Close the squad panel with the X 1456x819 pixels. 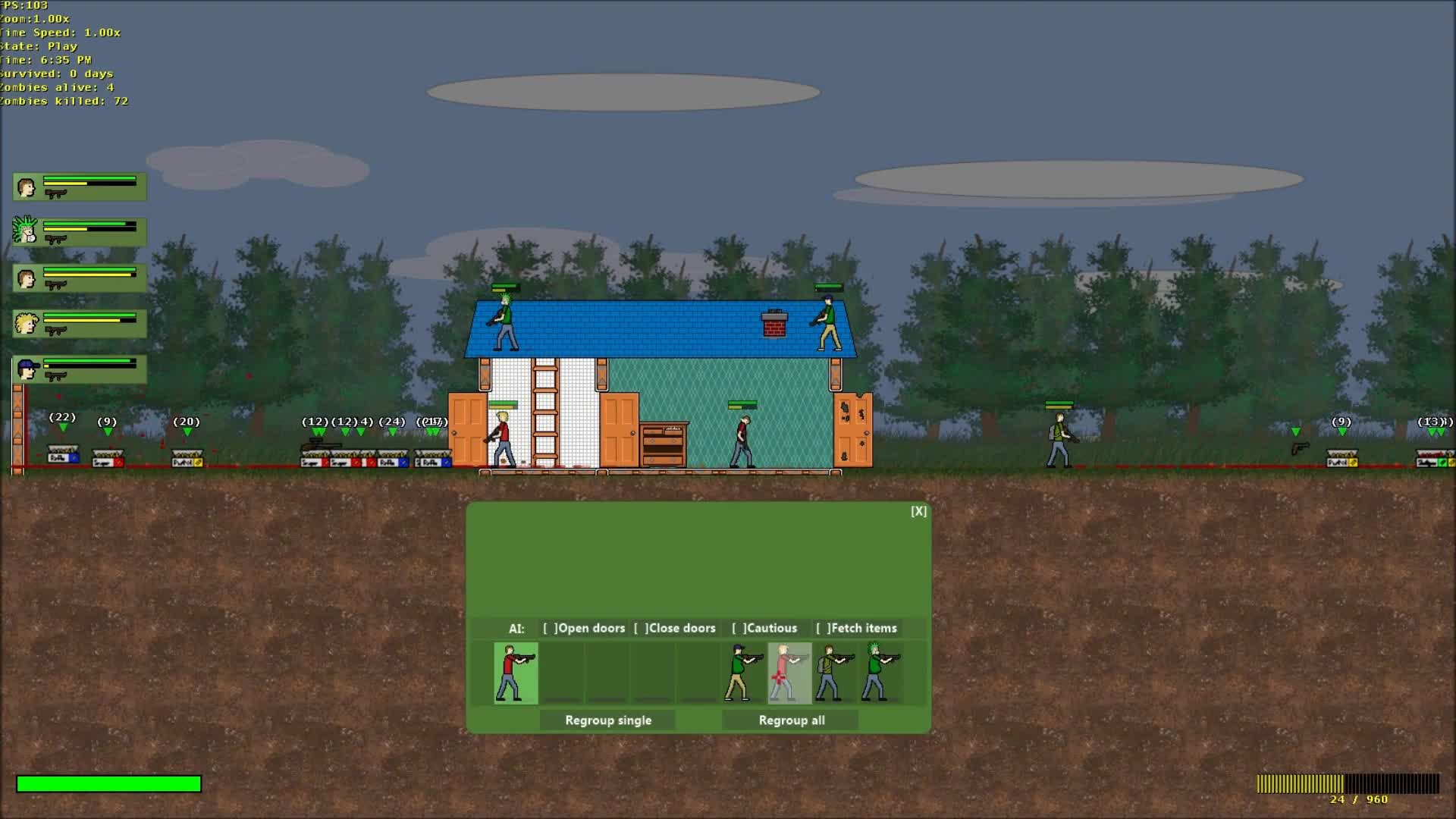(918, 511)
